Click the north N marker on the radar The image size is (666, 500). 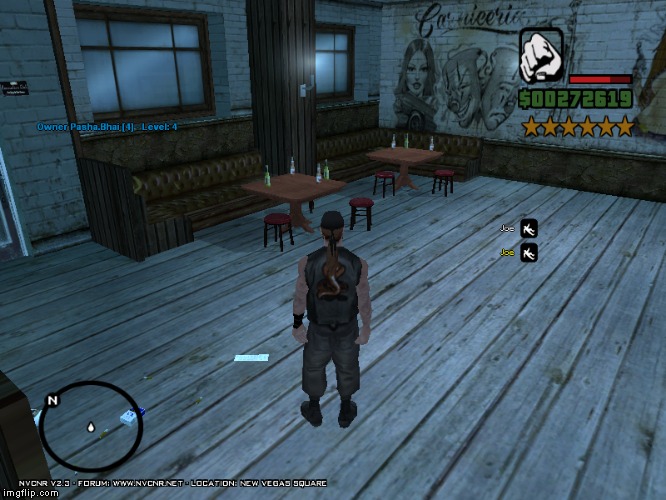pyautogui.click(x=53, y=401)
